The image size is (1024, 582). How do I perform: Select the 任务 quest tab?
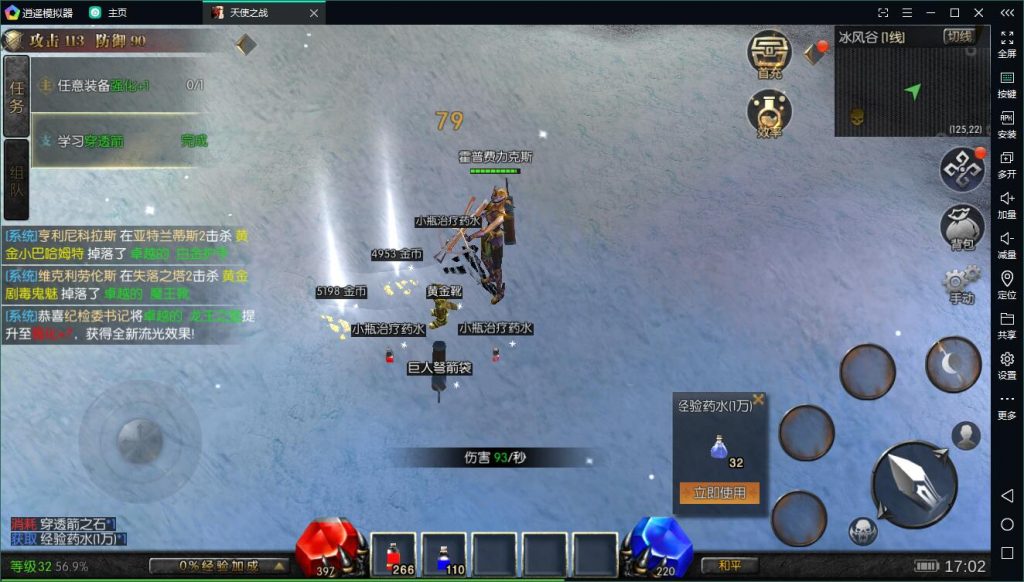point(16,96)
